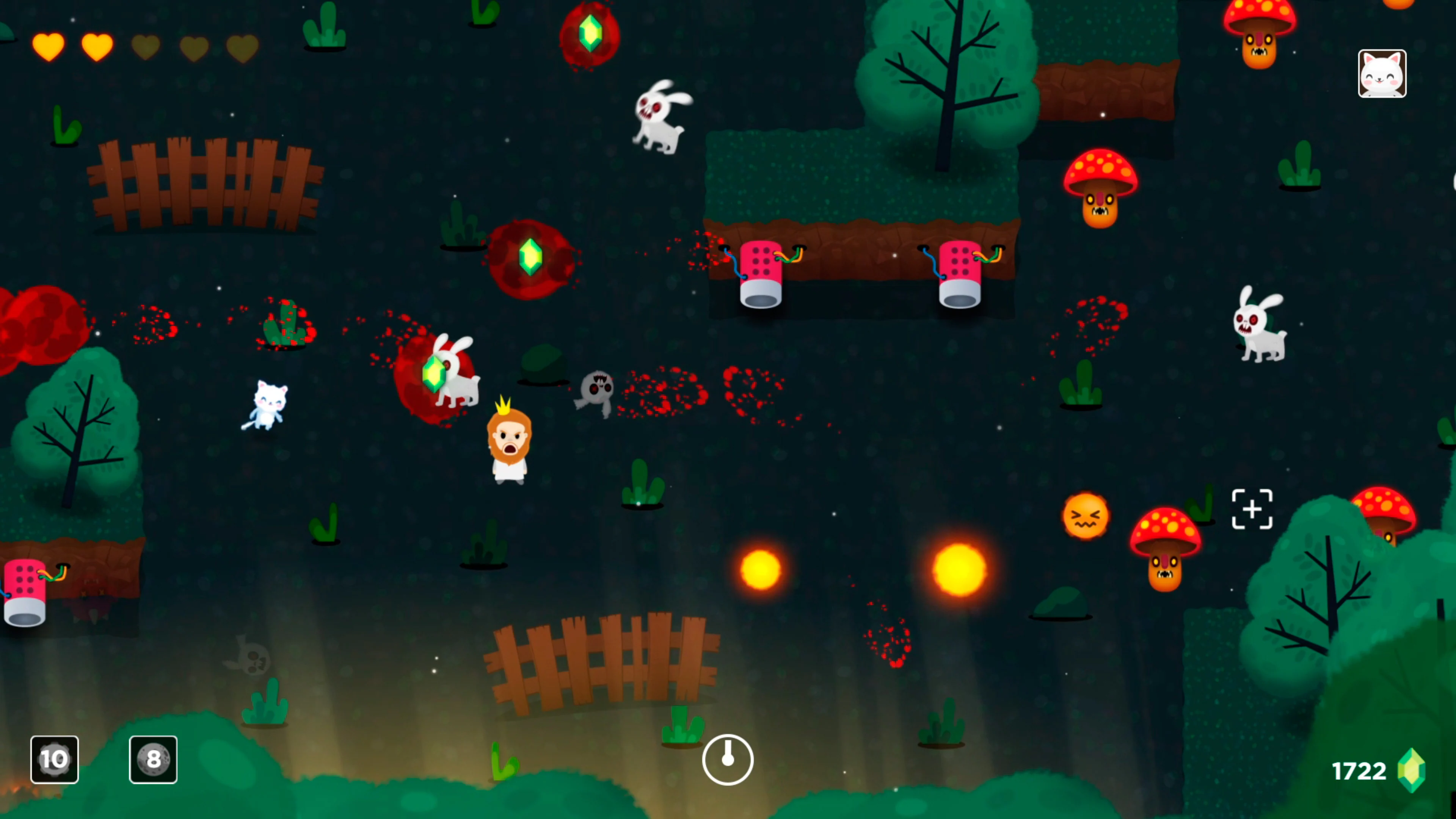Click the stopwatch timer icon at bottom center
The height and width of the screenshot is (819, 1456).
coord(728,760)
